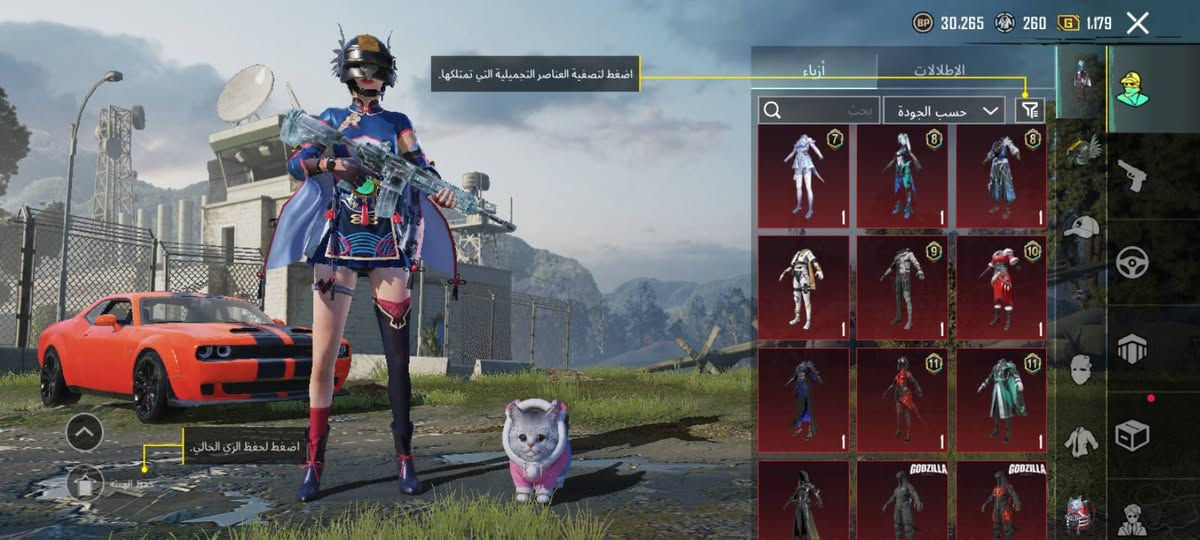Image resolution: width=1200 pixels, height=540 pixels.
Task: Show the jacket clothing subcategory
Action: pyautogui.click(x=1080, y=441)
